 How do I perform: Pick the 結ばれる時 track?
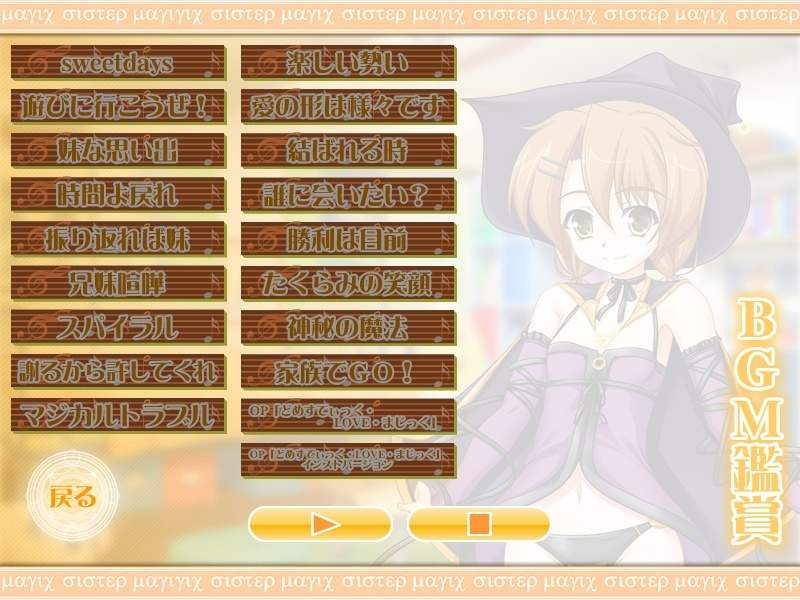click(x=348, y=151)
